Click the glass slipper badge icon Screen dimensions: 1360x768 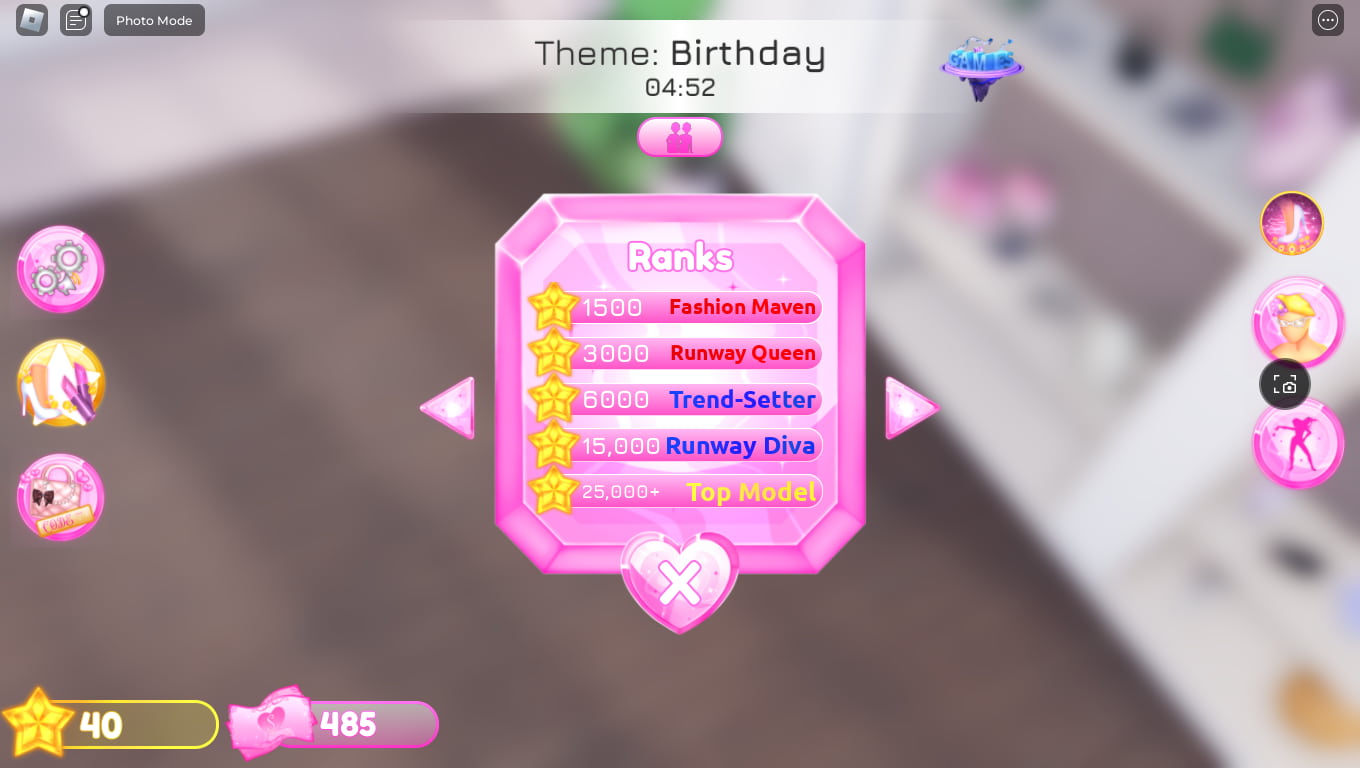[x=1290, y=223]
